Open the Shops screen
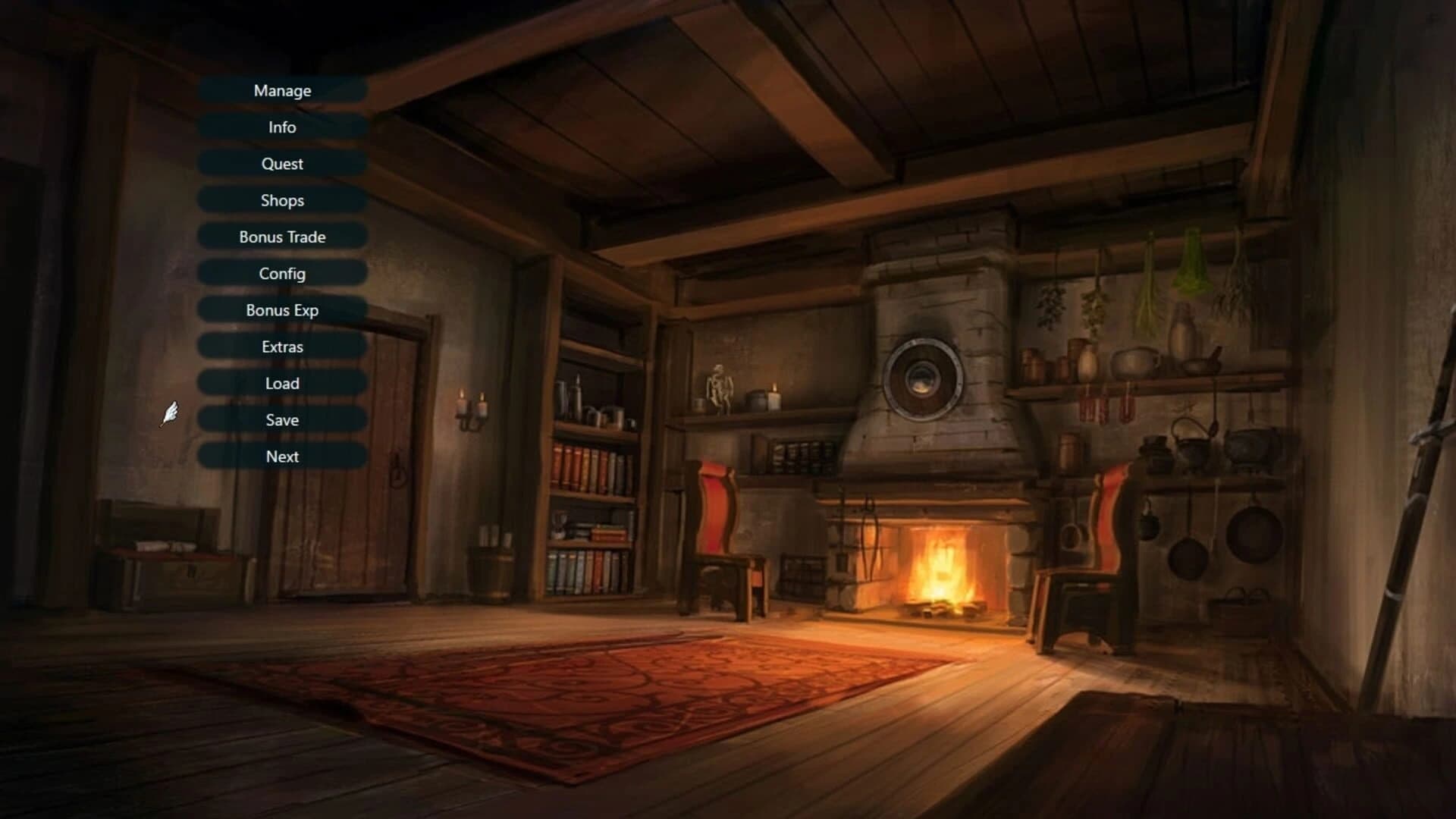The height and width of the screenshot is (819, 1456). 281,200
